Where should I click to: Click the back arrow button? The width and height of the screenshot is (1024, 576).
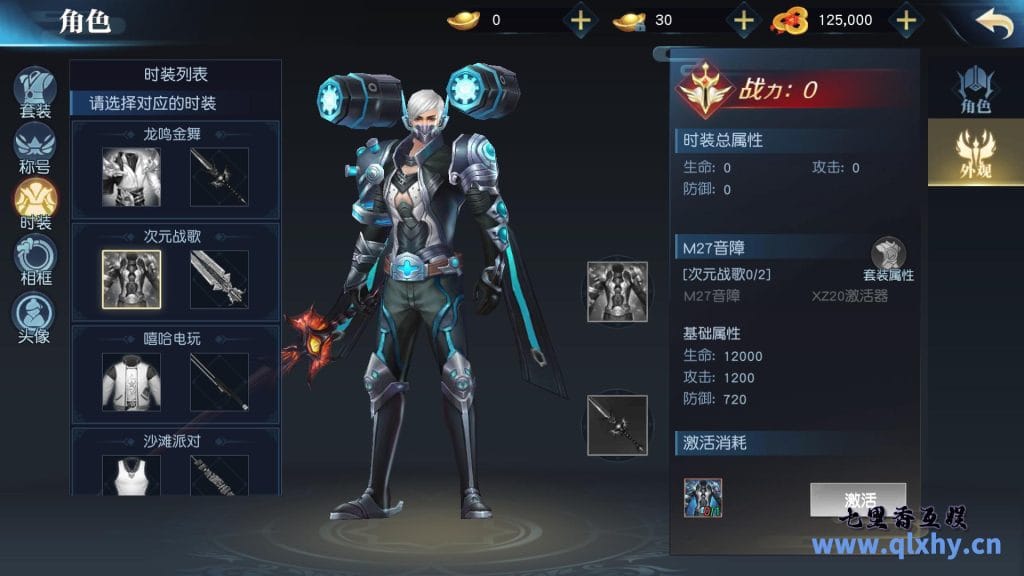tap(994, 22)
